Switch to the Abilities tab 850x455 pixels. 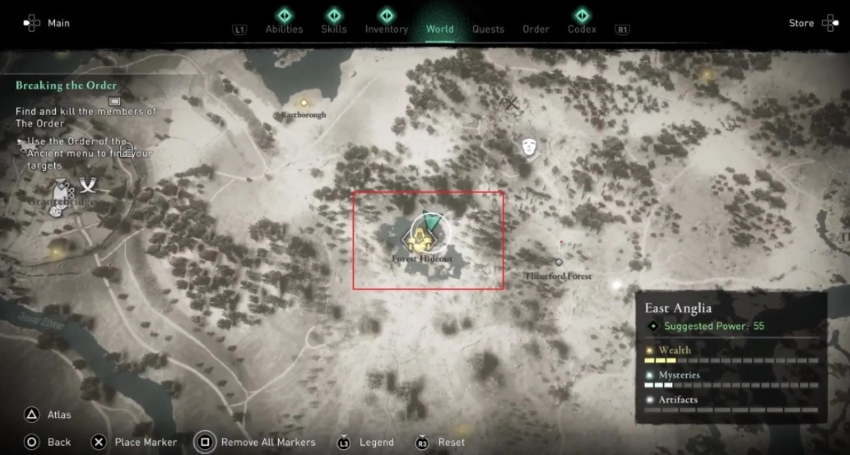coord(284,29)
